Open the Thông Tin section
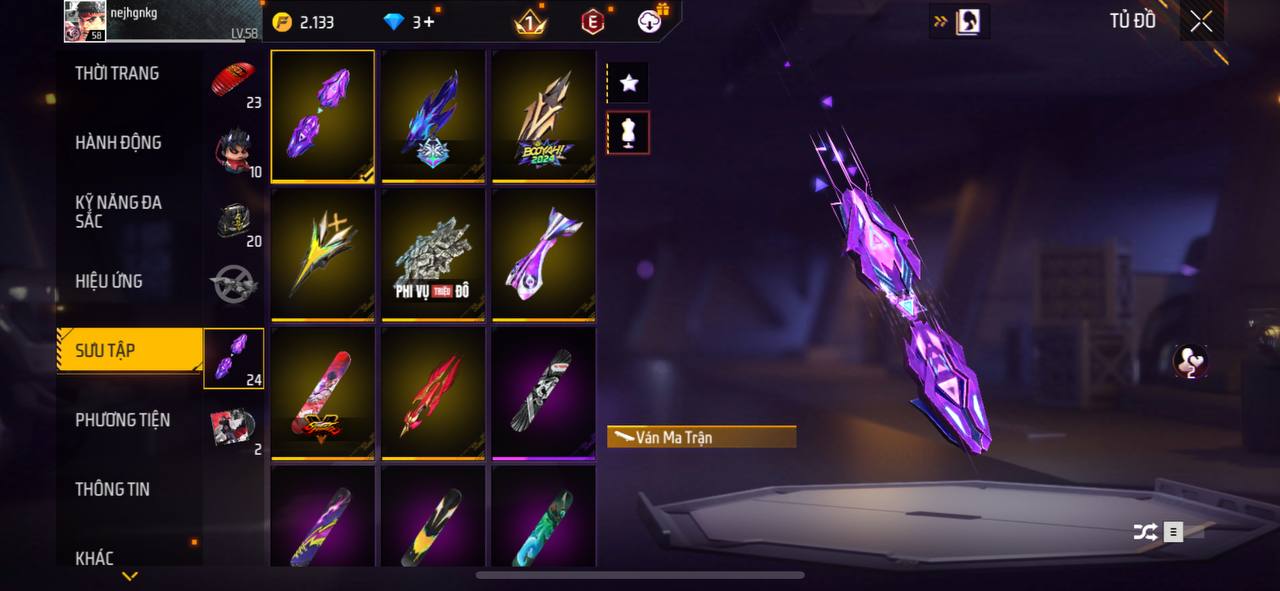Image resolution: width=1280 pixels, height=591 pixels. pyautogui.click(x=112, y=489)
